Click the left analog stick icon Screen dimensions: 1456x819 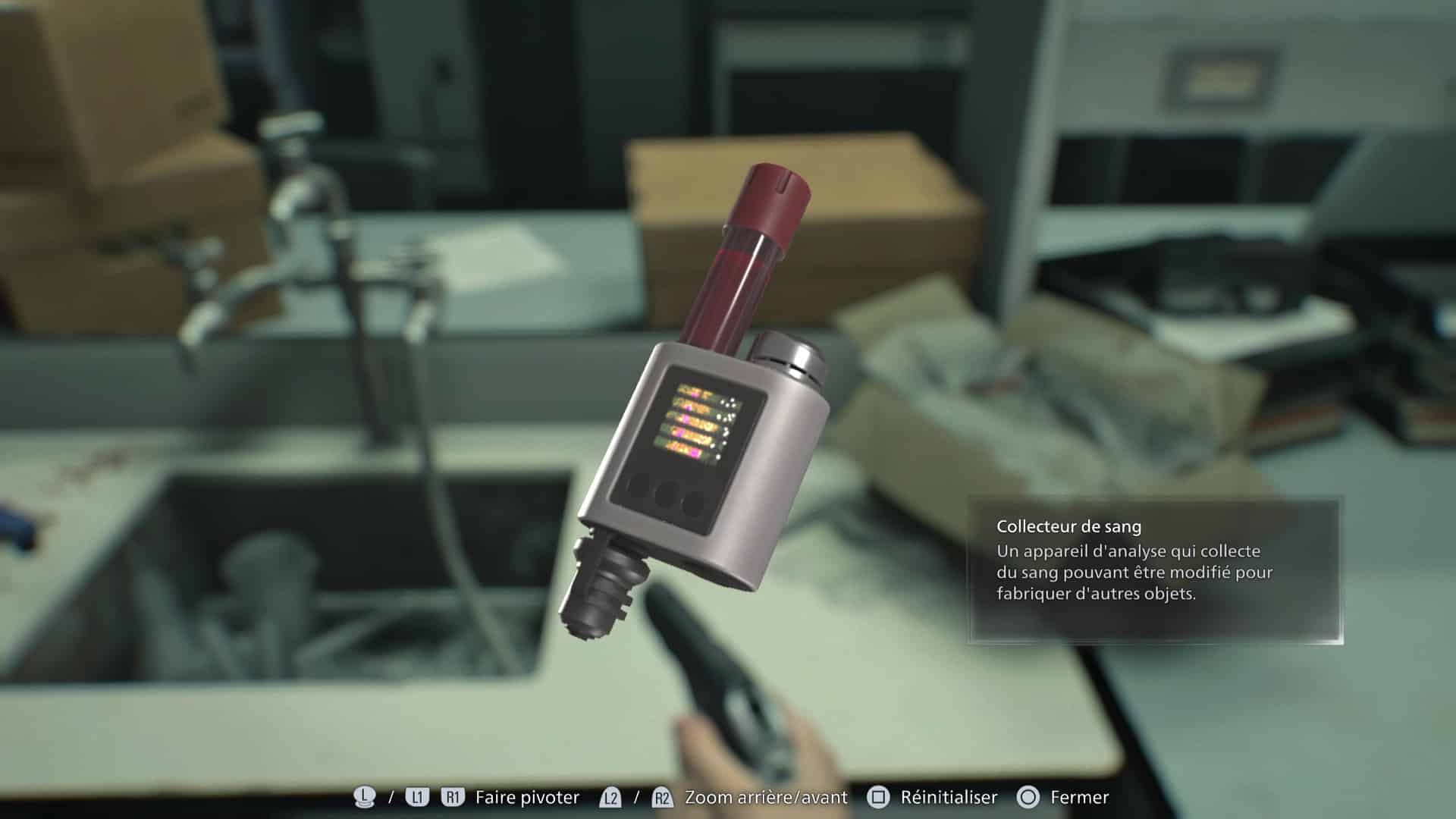tap(364, 797)
